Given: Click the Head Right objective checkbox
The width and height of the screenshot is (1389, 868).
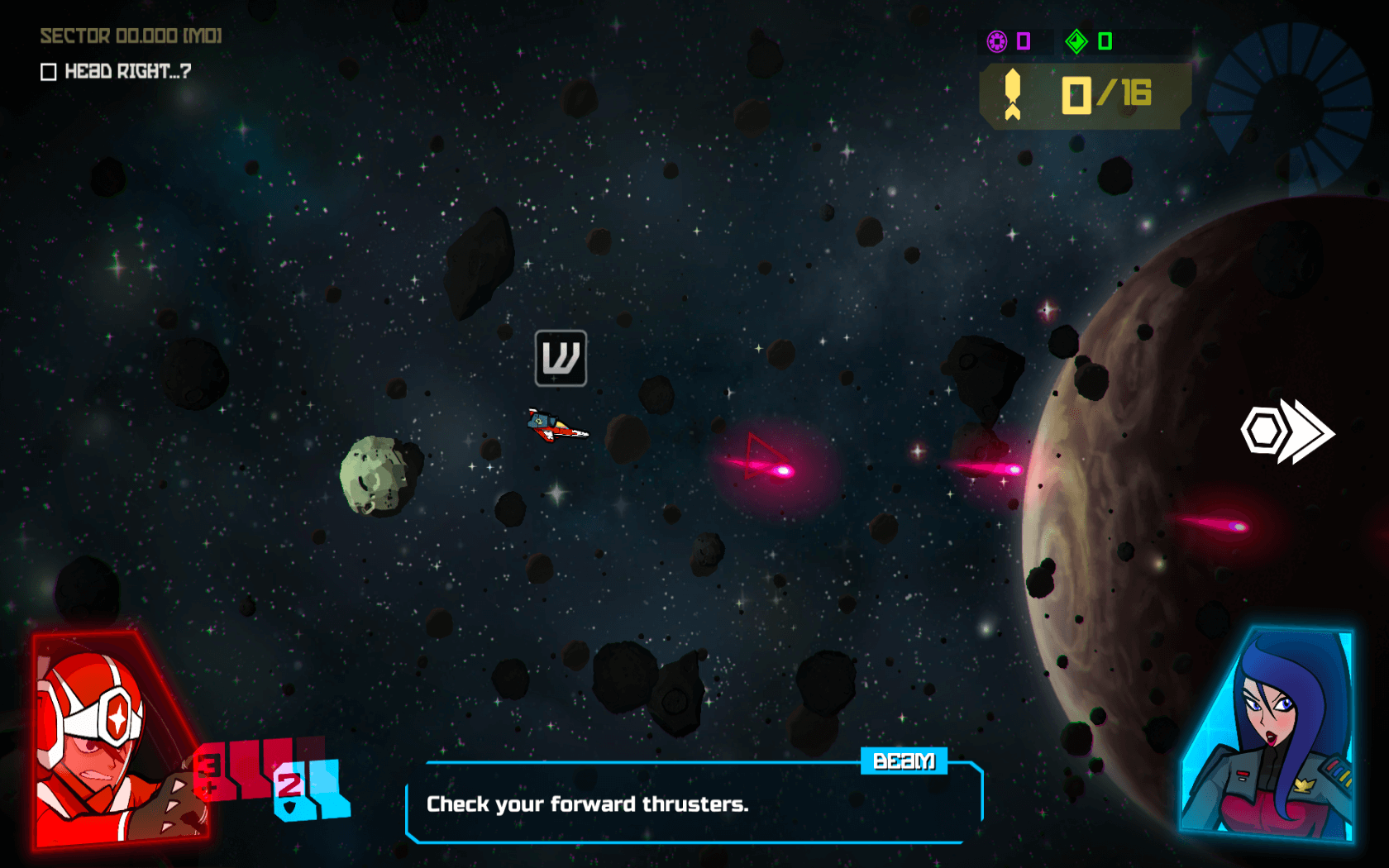Looking at the screenshot, I should pyautogui.click(x=49, y=72).
